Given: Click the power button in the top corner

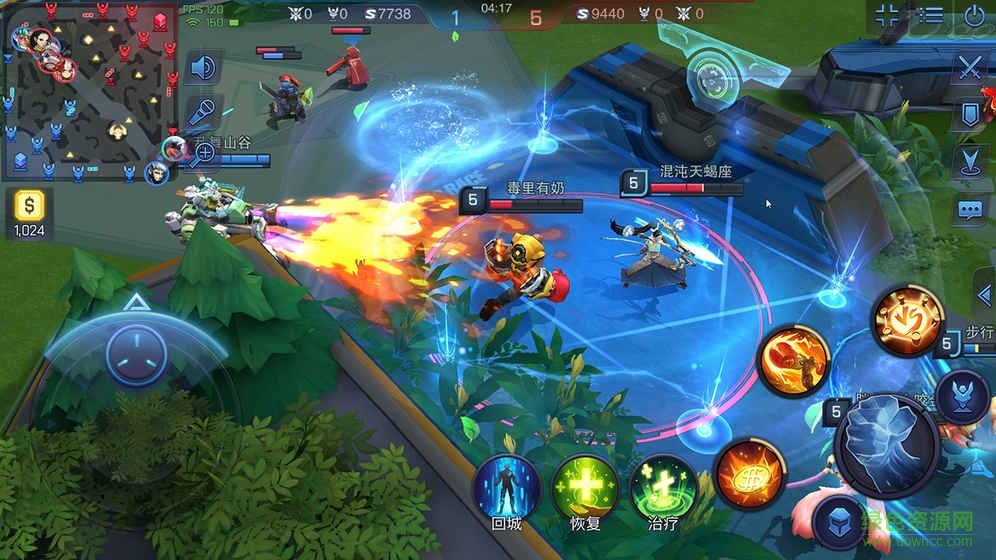Looking at the screenshot, I should click(x=975, y=16).
